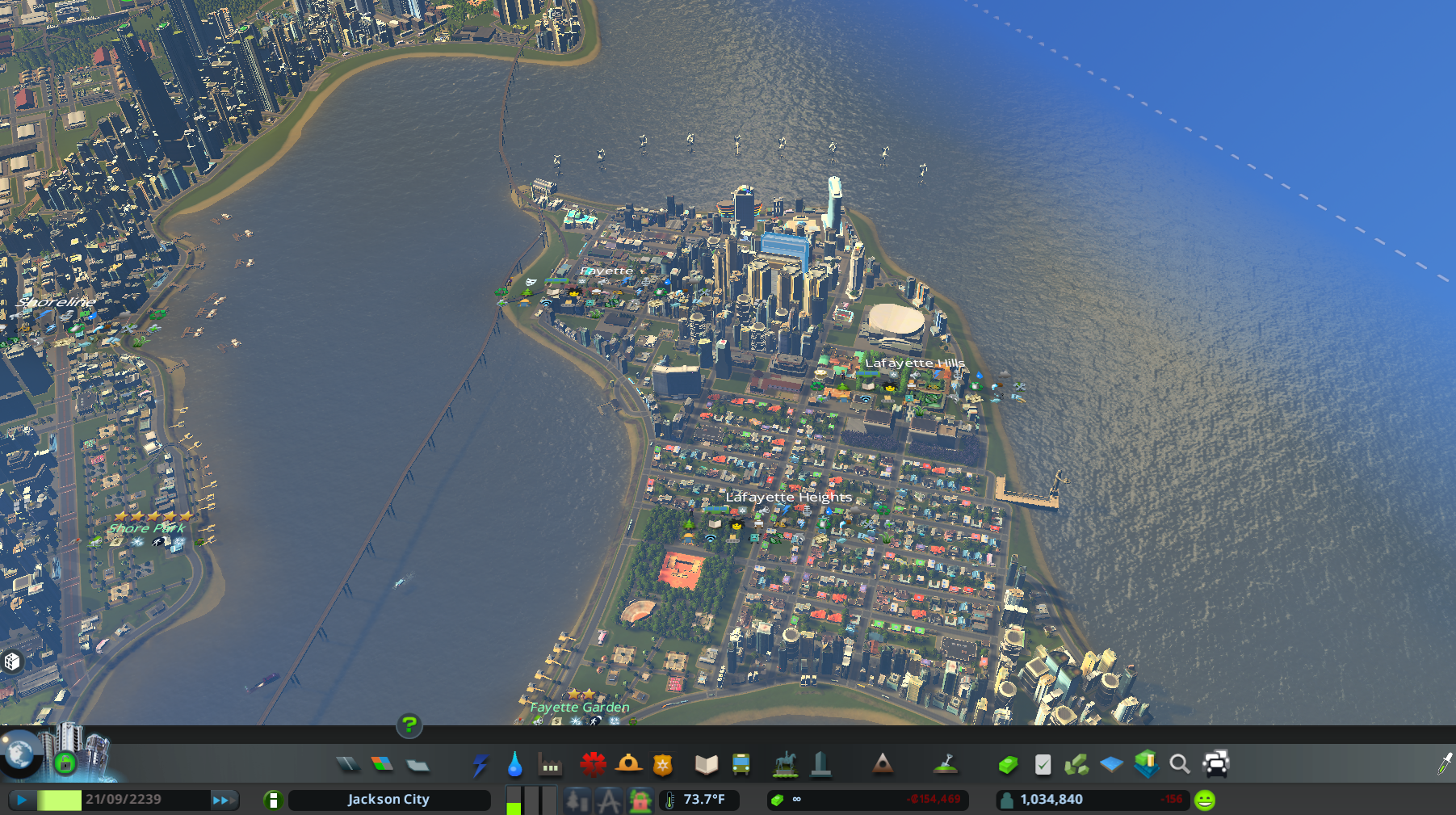The height and width of the screenshot is (815, 1456).
Task: Click the Jackson City name field
Action: pyautogui.click(x=389, y=800)
